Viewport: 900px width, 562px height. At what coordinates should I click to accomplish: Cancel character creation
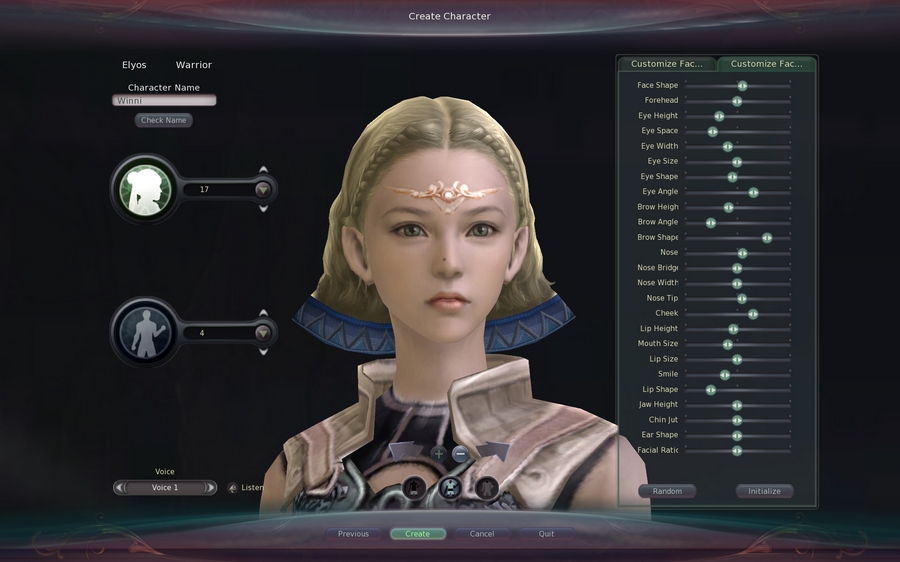tap(482, 534)
